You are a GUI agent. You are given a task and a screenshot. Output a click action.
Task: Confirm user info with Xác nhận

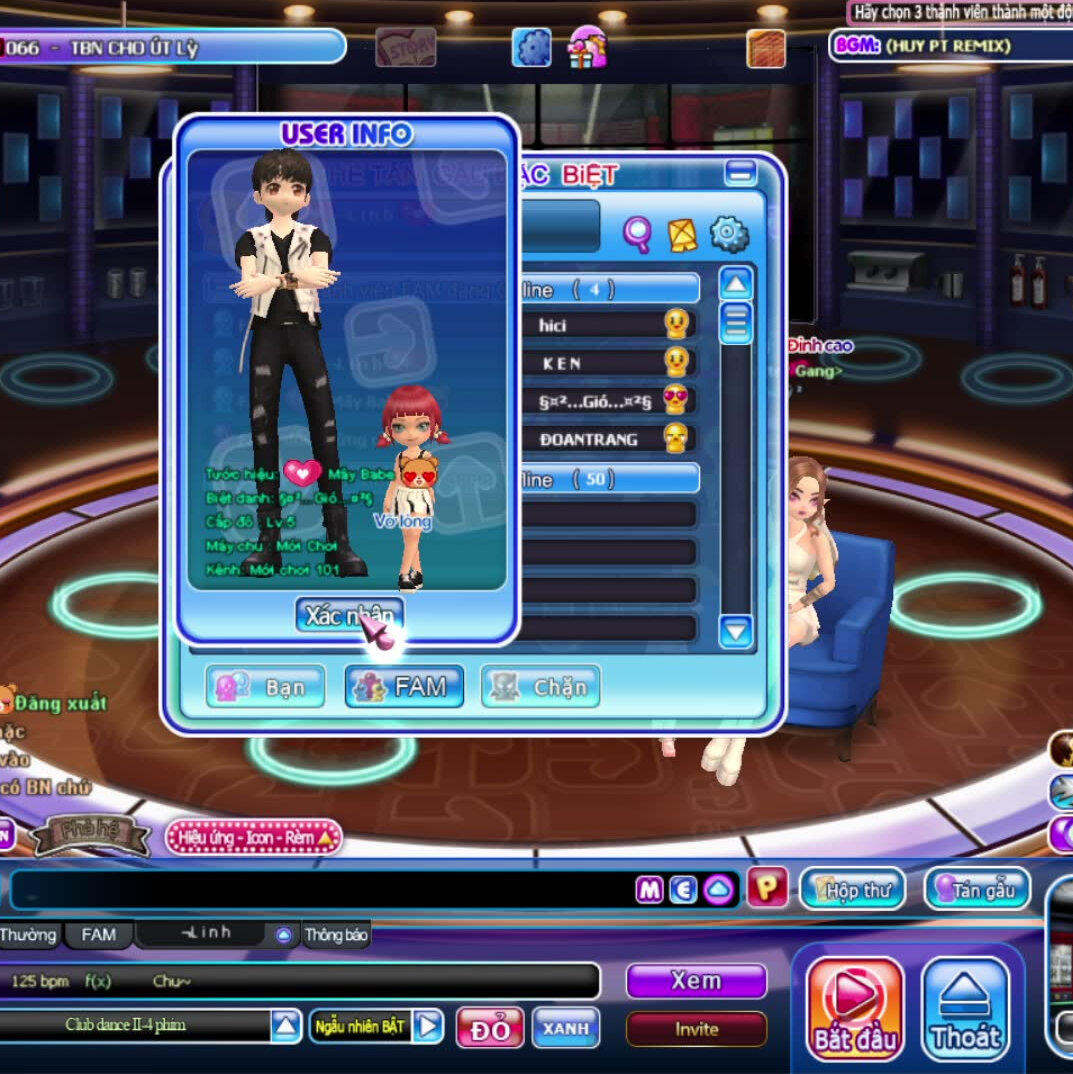[348, 615]
